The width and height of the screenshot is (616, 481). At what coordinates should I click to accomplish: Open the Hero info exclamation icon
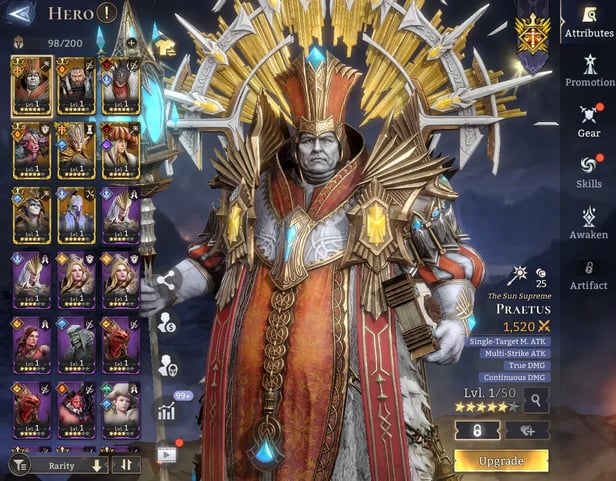point(107,13)
